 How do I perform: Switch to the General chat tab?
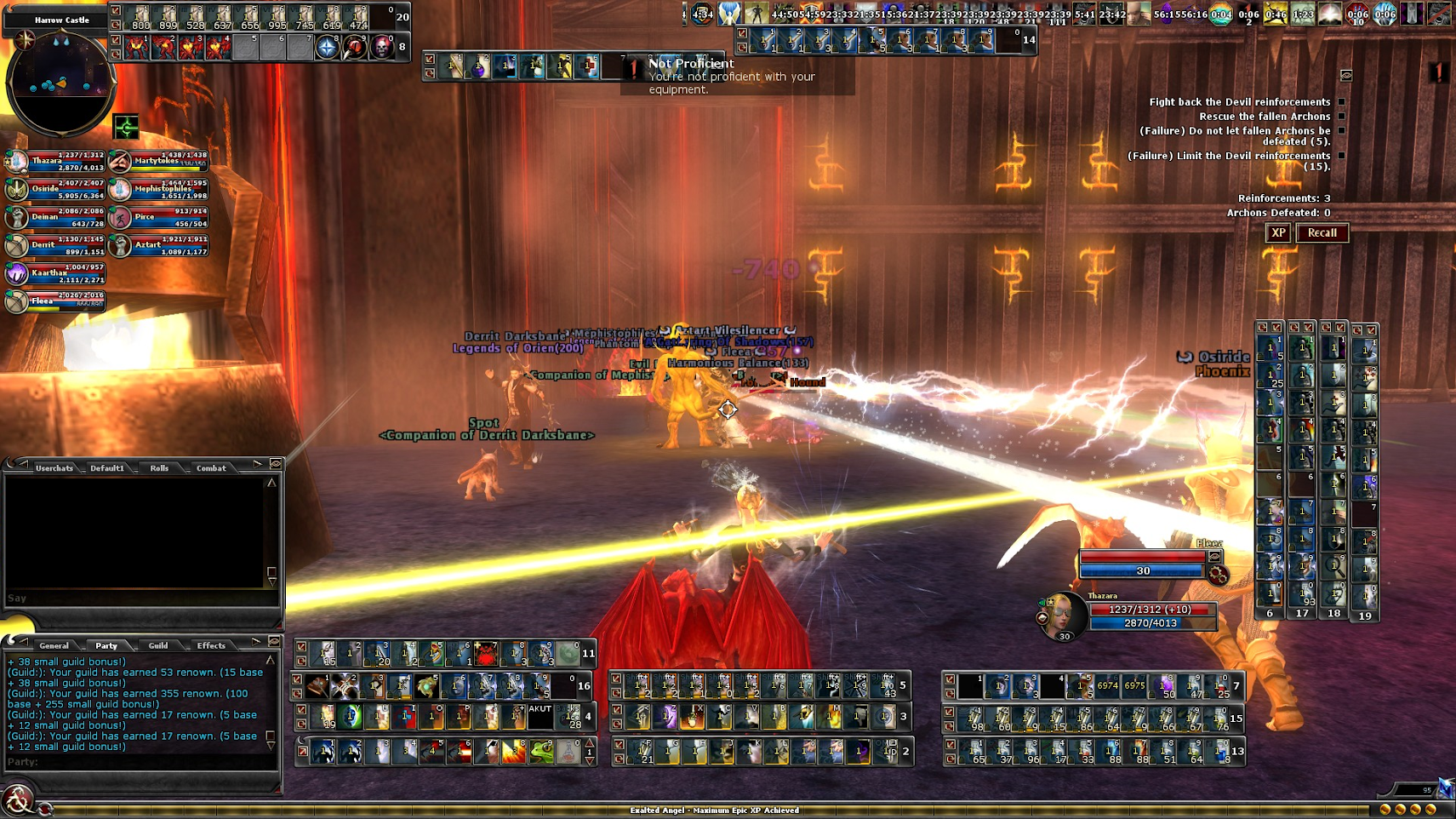tap(54, 646)
